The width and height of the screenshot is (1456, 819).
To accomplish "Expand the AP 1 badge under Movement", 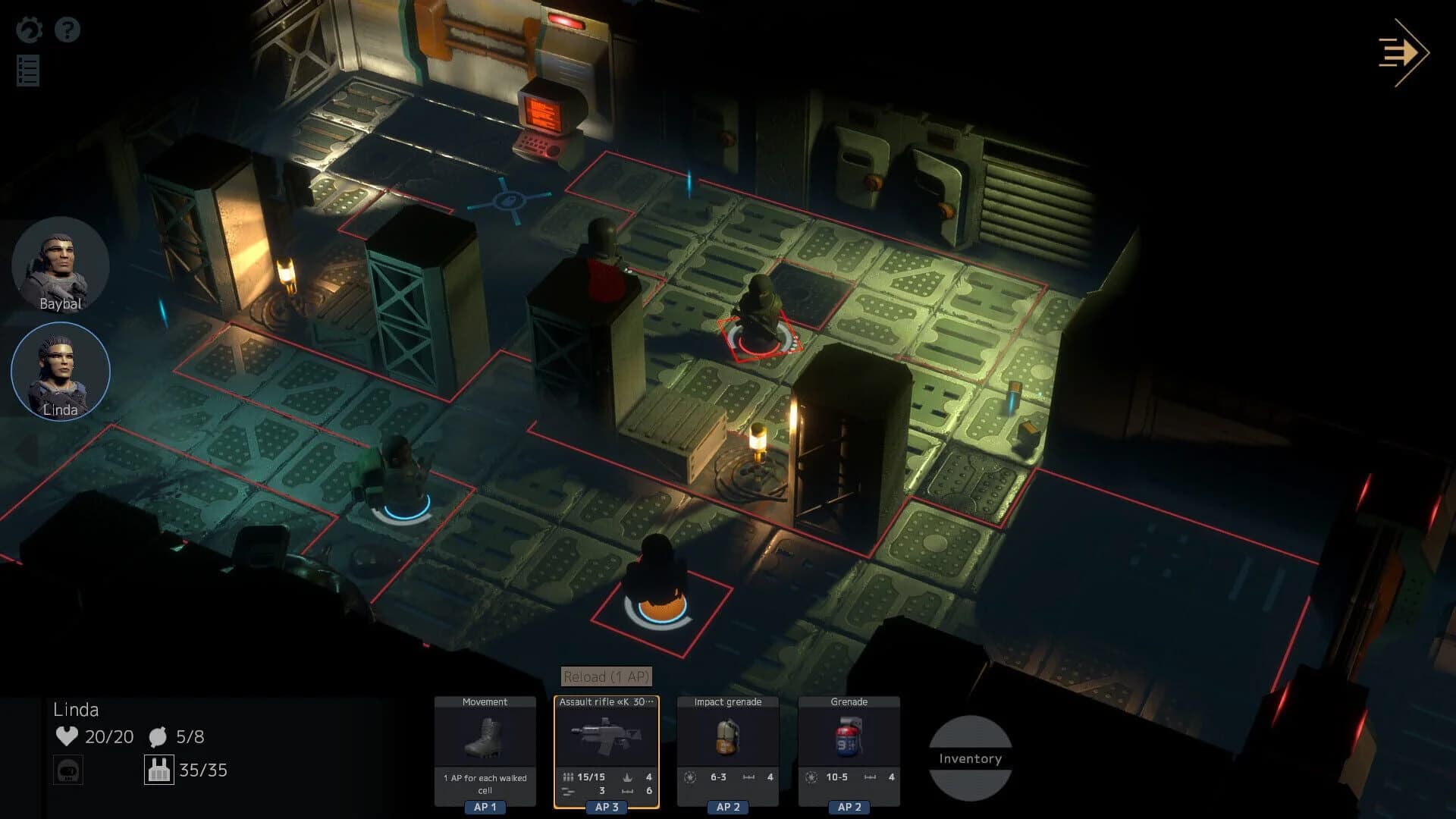I will [x=484, y=807].
